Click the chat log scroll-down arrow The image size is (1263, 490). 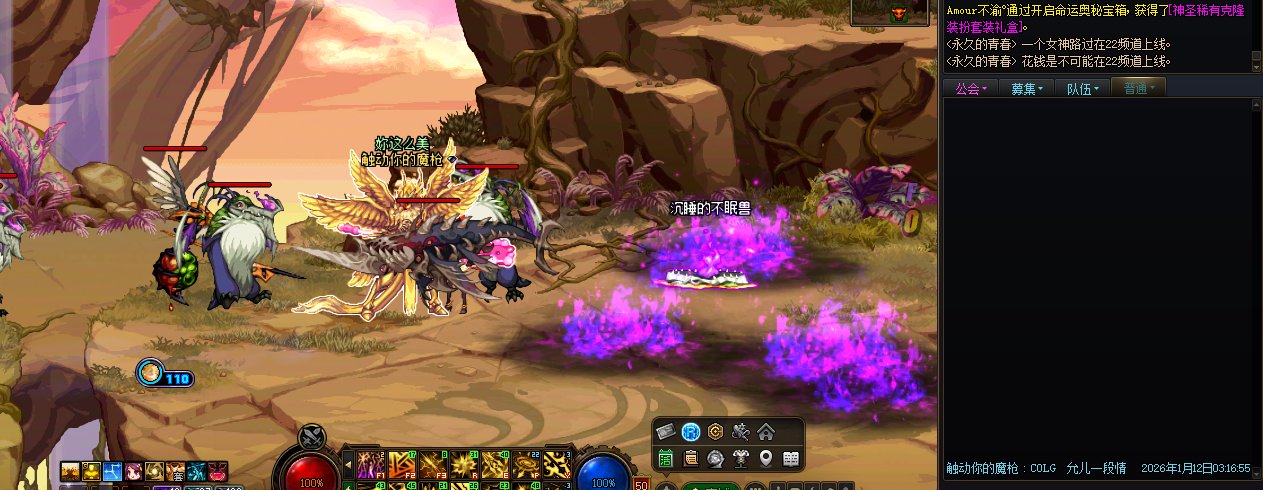click(1257, 66)
